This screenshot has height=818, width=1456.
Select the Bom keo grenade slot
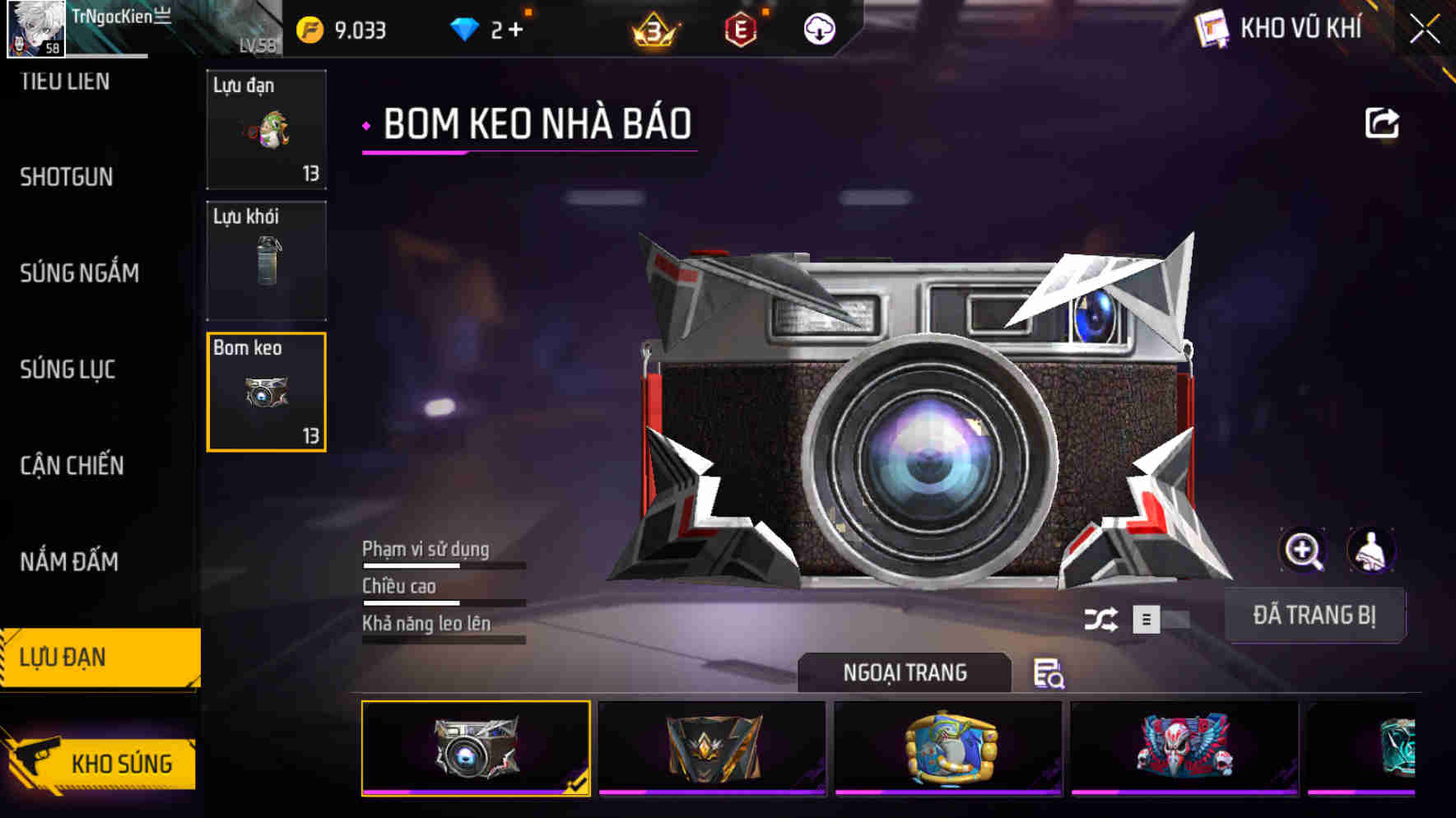click(266, 392)
